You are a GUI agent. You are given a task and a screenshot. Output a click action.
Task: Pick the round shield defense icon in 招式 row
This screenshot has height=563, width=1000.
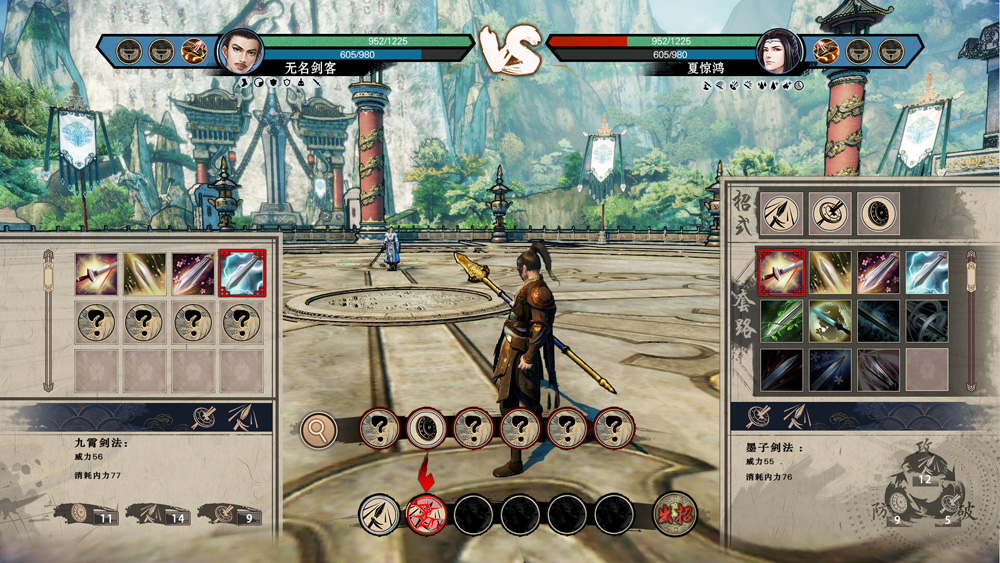pos(878,214)
